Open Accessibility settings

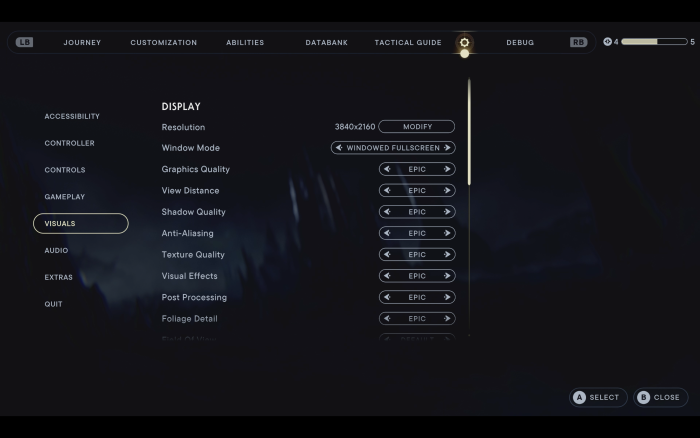pos(72,116)
